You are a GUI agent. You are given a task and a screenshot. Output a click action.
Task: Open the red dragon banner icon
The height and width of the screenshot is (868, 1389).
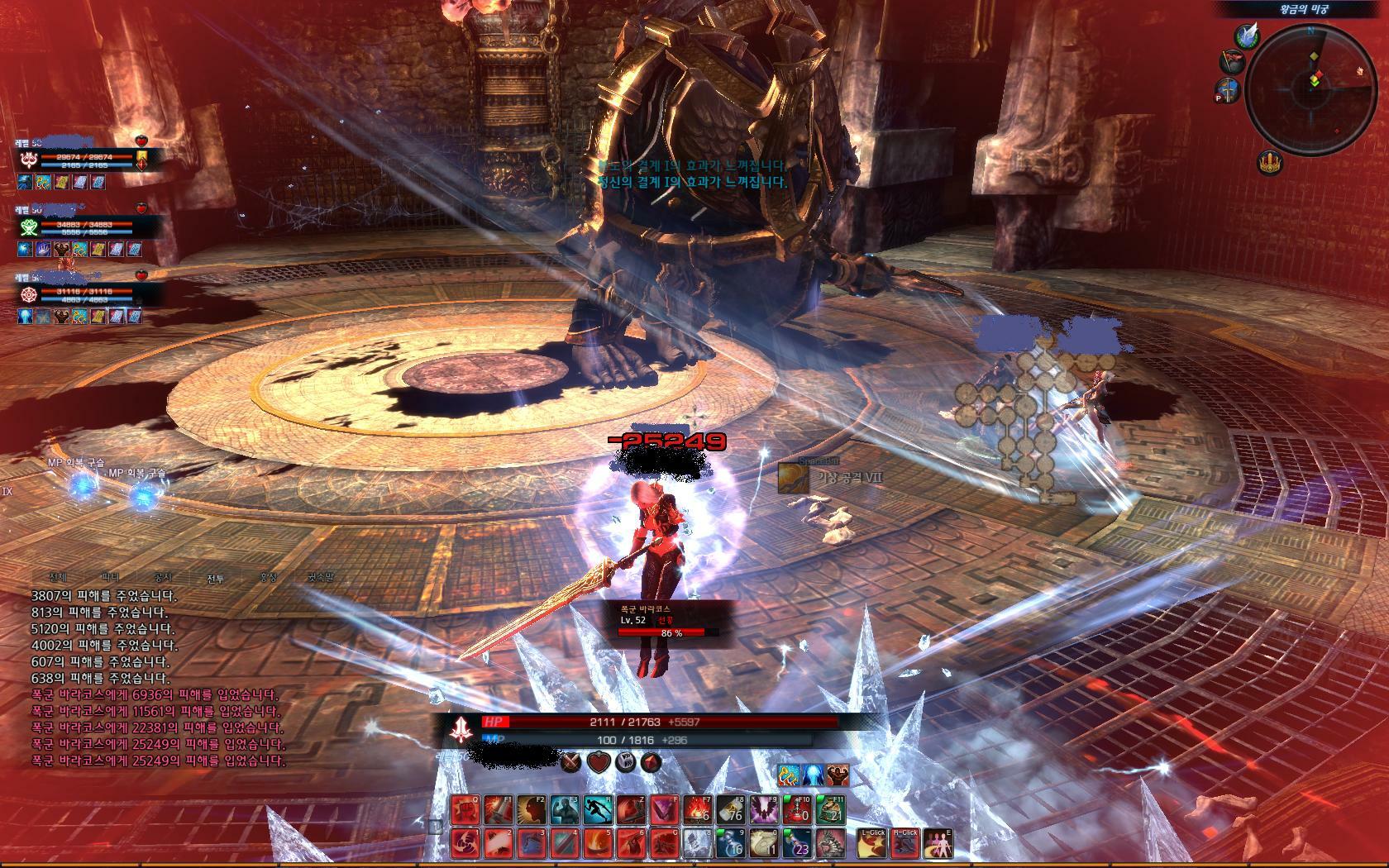coord(1233,62)
